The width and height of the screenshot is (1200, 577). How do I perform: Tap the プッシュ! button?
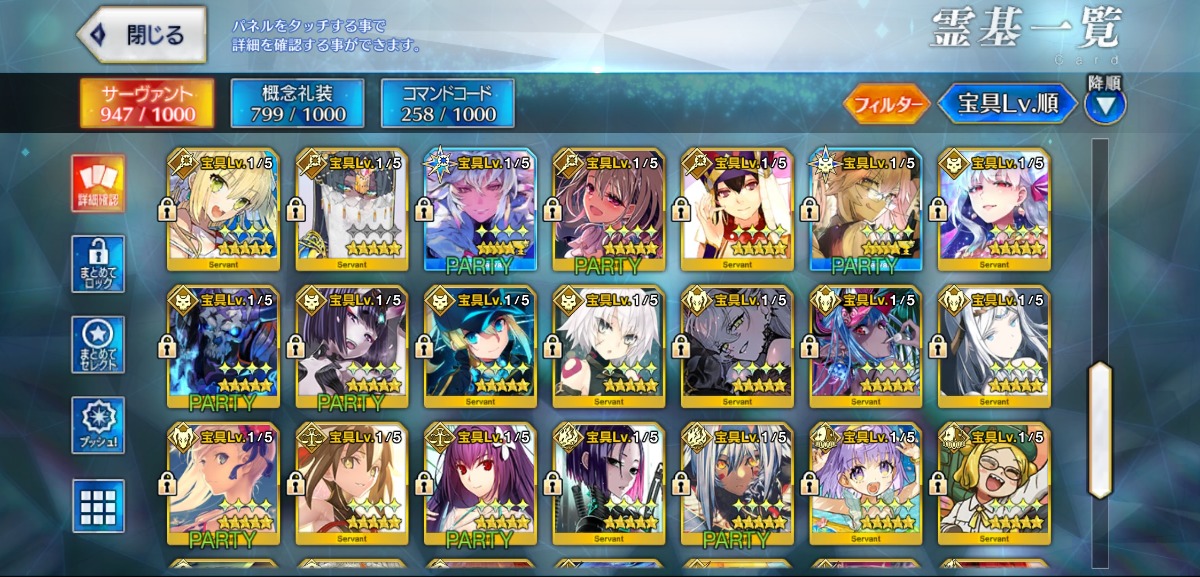point(98,426)
